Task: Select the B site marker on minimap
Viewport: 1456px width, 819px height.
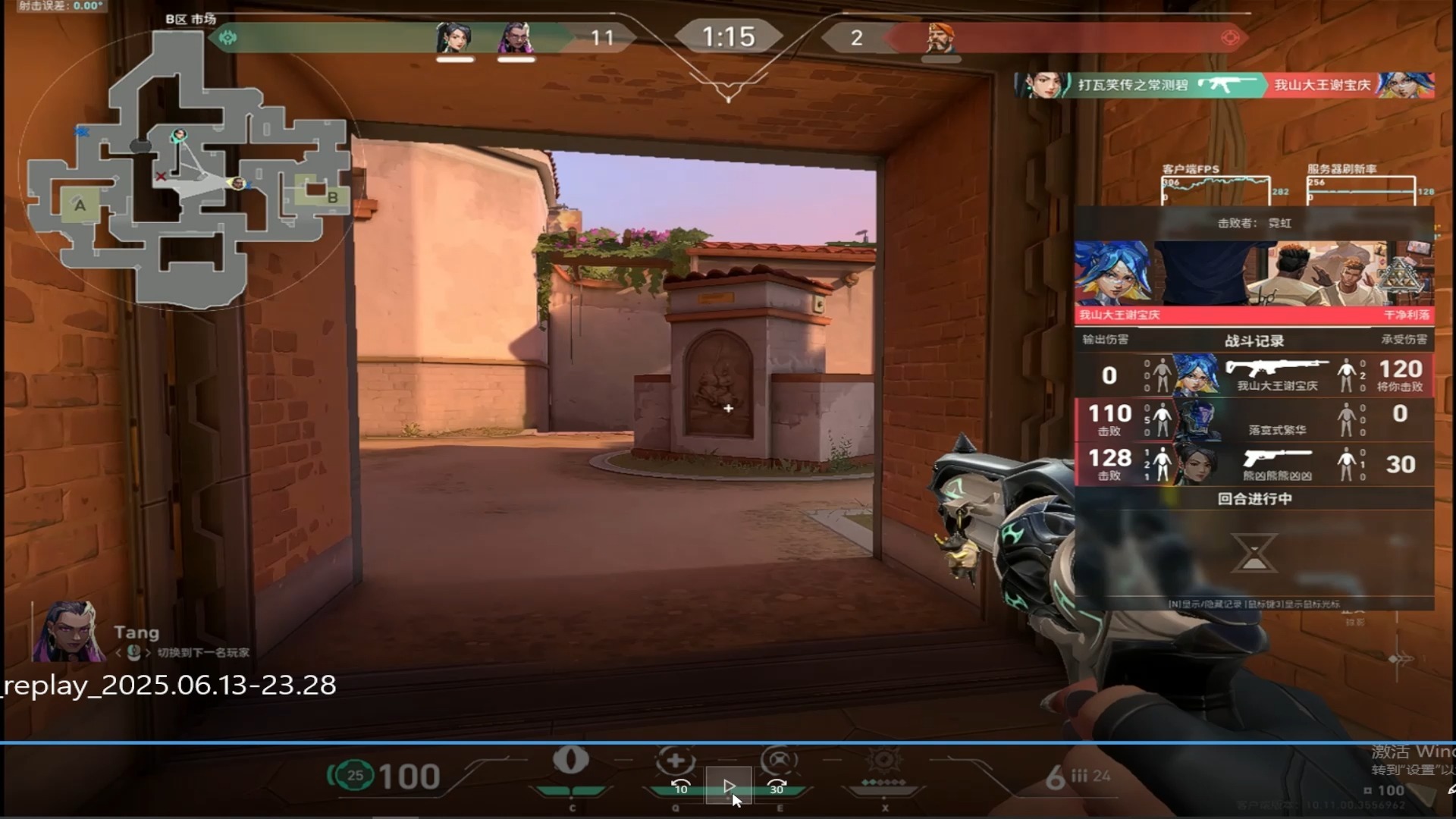Action: (332, 197)
